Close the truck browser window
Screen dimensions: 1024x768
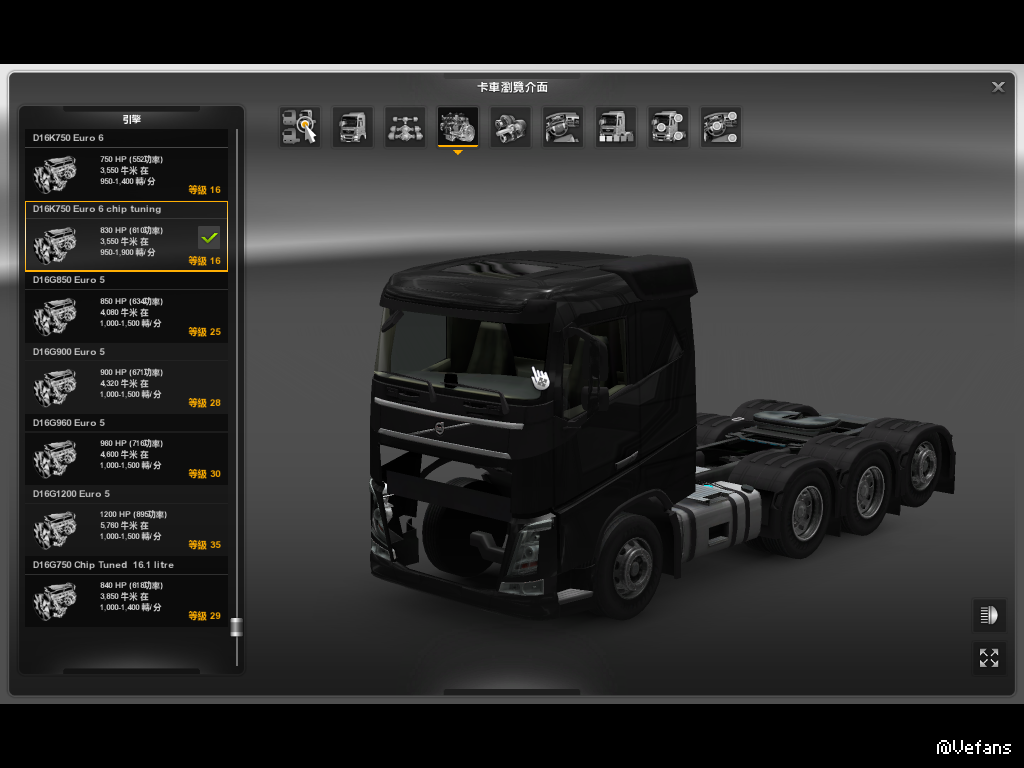coord(998,87)
